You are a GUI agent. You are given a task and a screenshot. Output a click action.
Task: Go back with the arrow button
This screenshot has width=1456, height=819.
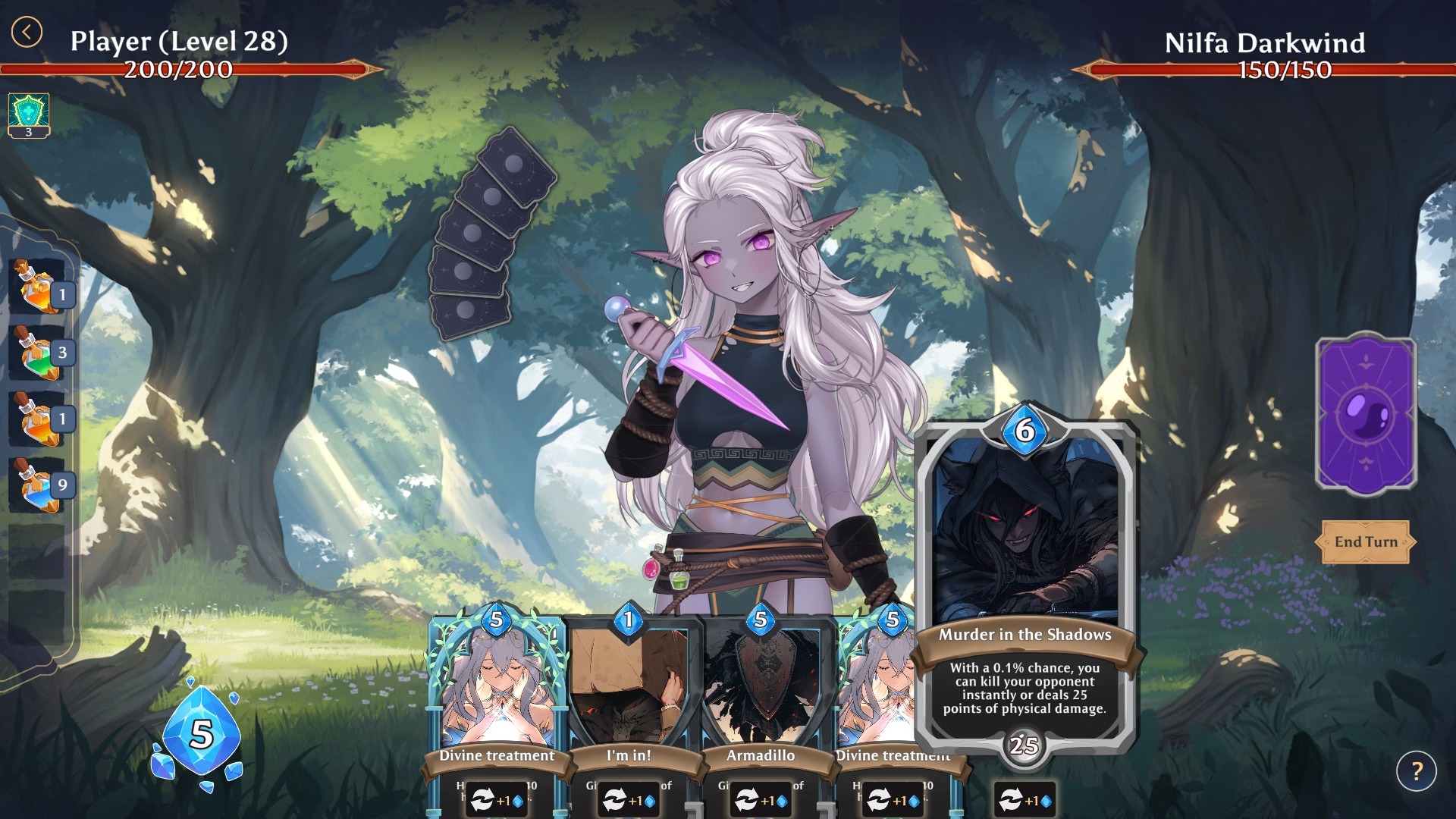(27, 33)
